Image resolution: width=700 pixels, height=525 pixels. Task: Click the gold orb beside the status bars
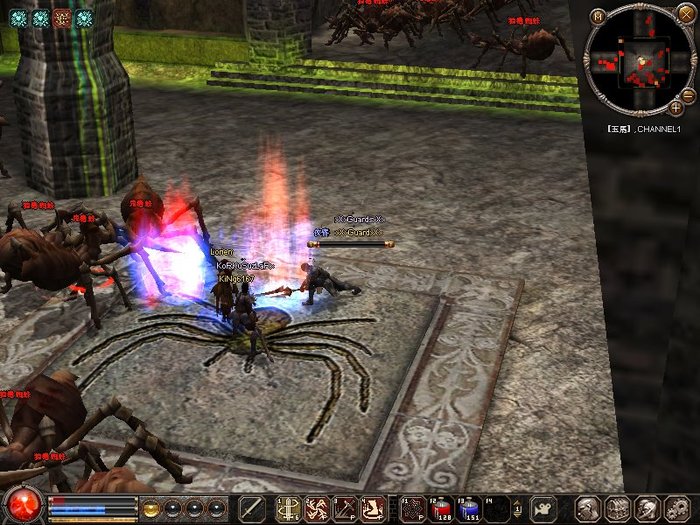tap(152, 508)
